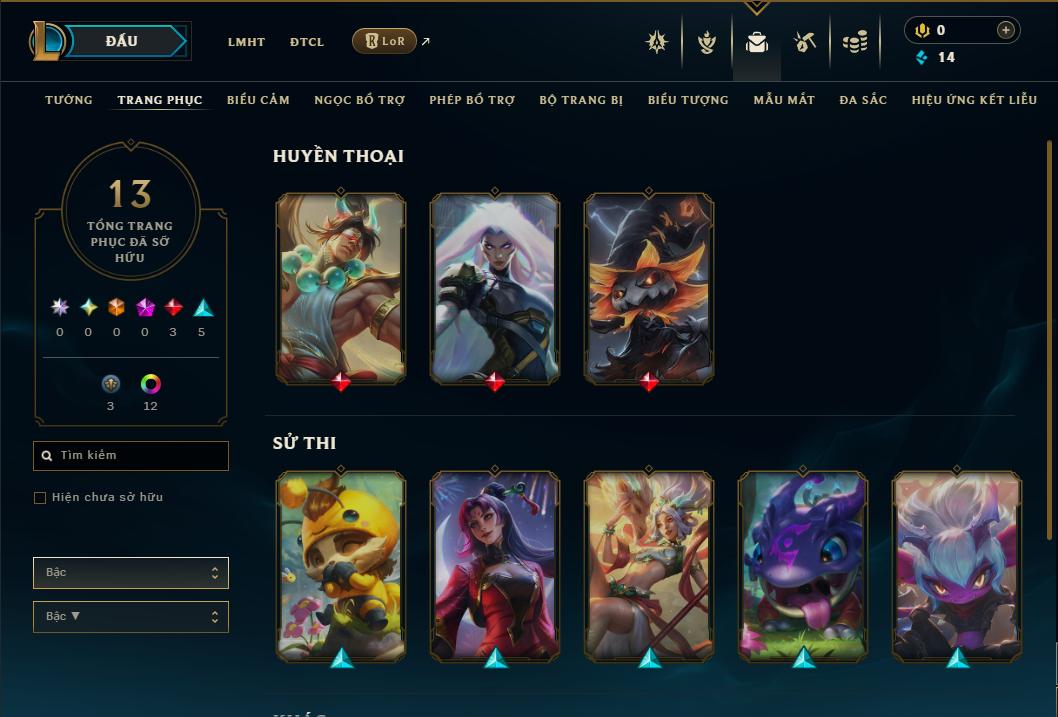This screenshot has height=717, width=1058.
Task: Open the BỘ TRANG BỊ tab
Action: click(x=581, y=100)
